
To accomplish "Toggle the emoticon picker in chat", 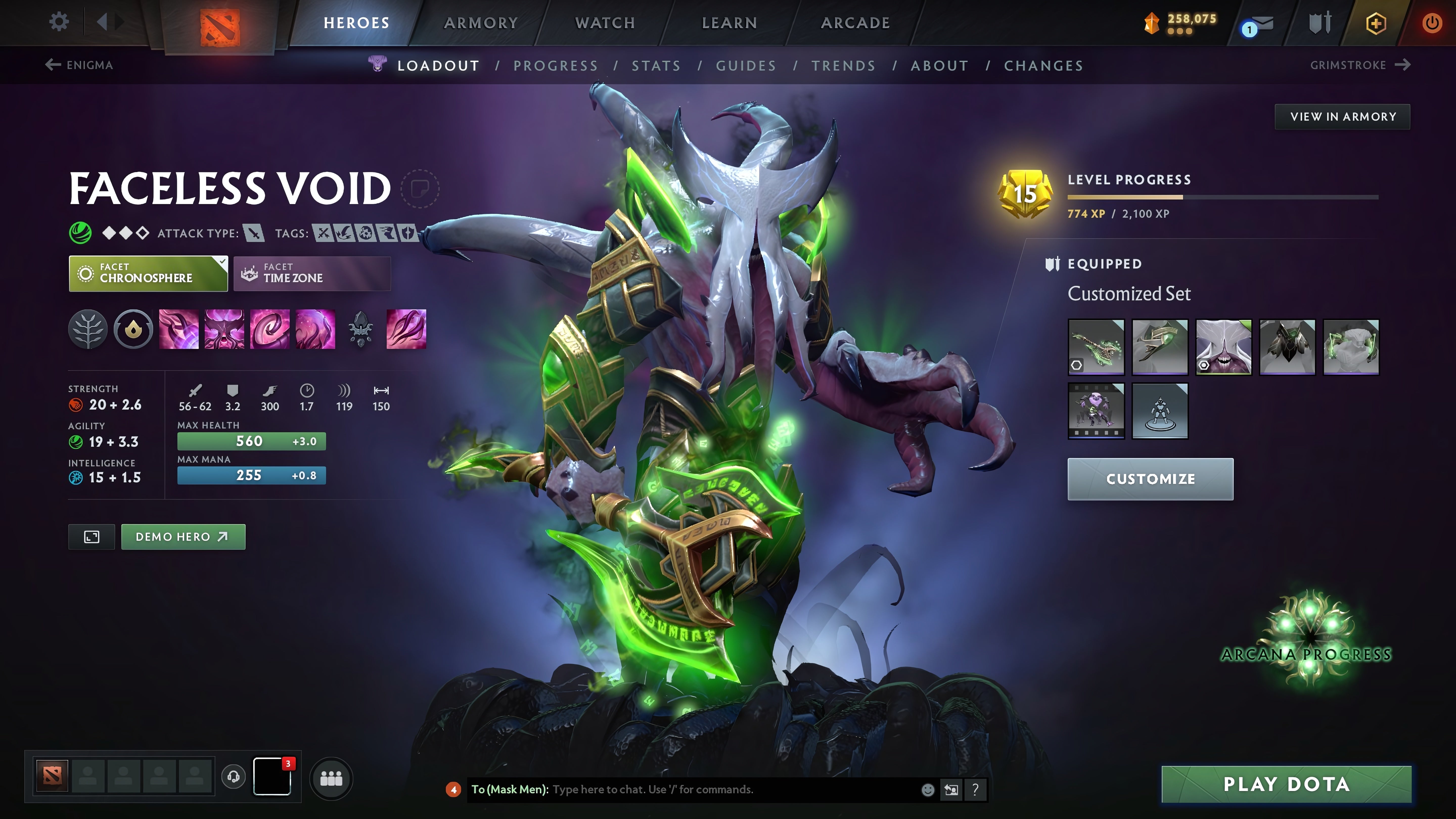I will tap(929, 790).
